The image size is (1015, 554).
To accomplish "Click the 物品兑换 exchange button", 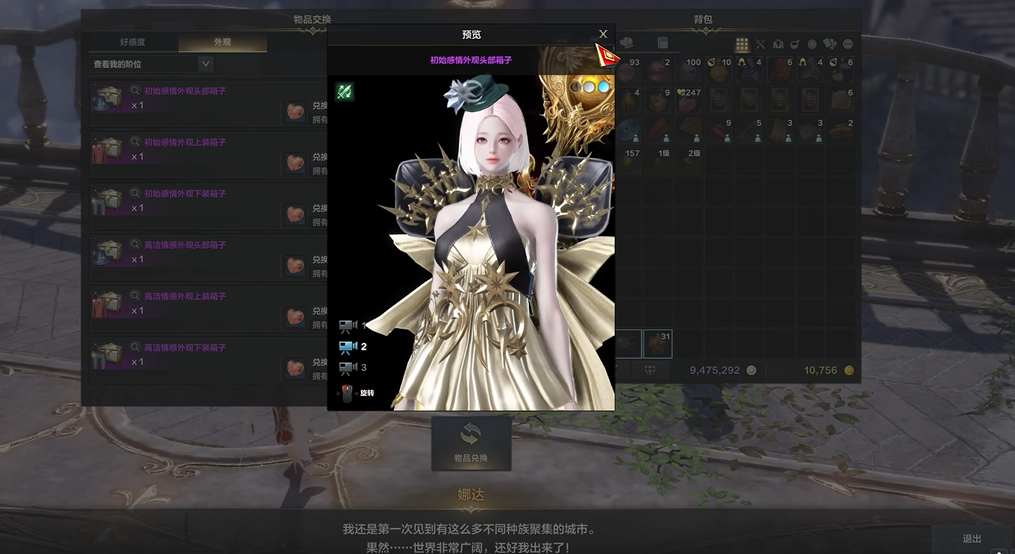I will click(x=471, y=443).
